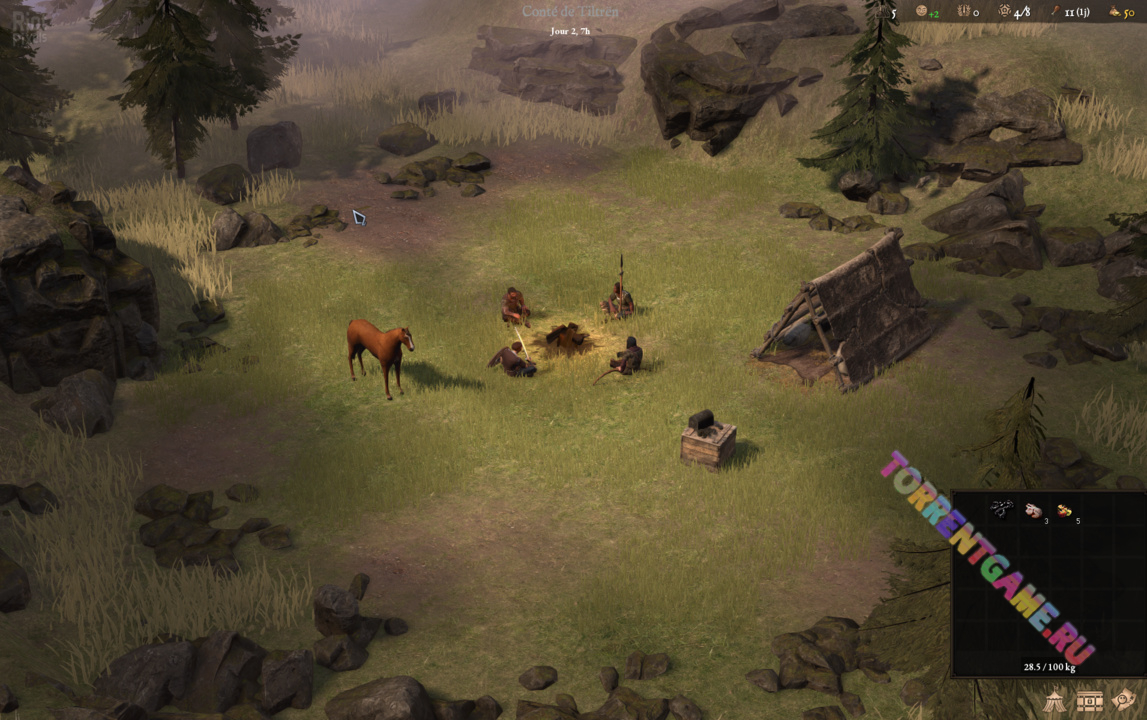Select the inventory item with count 3

click(1033, 510)
